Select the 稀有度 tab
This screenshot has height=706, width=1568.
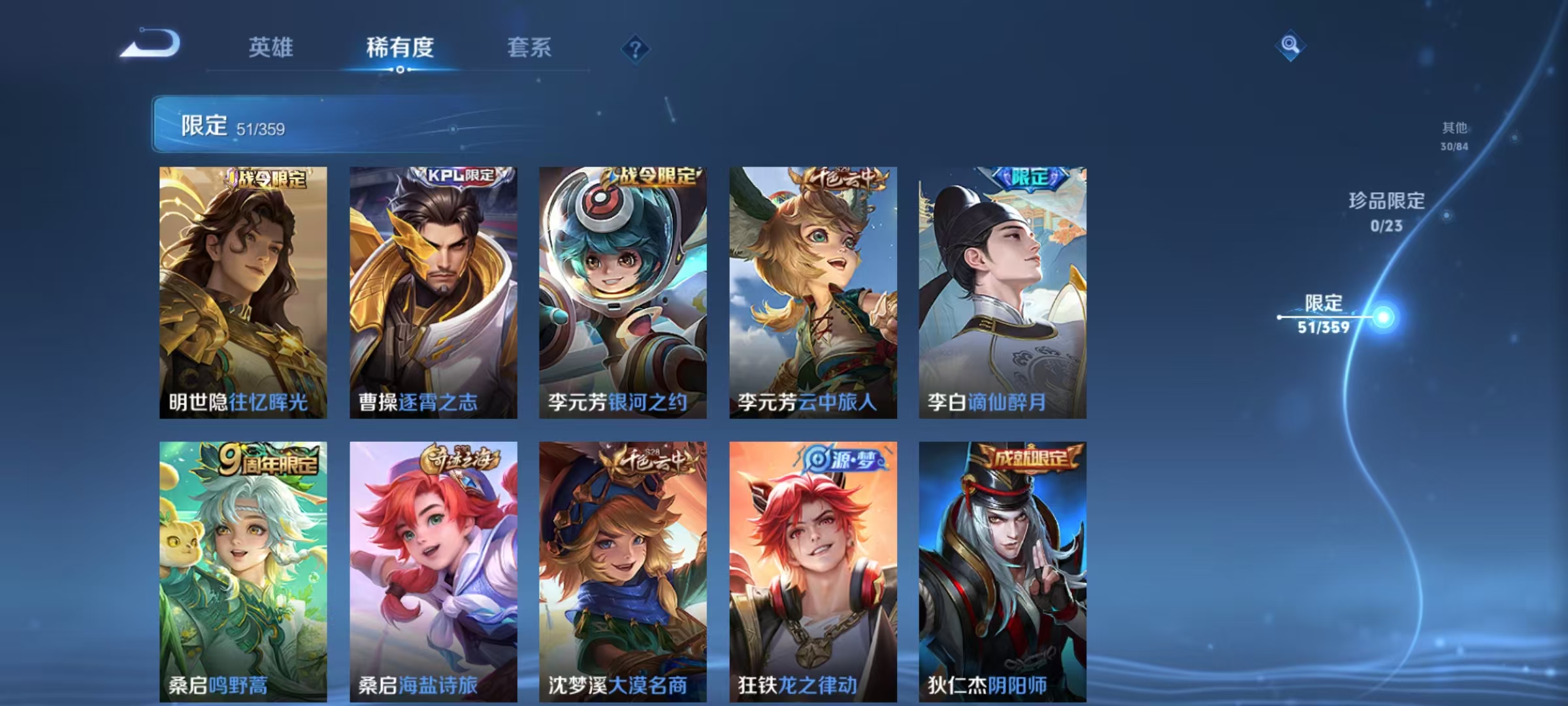coord(400,48)
